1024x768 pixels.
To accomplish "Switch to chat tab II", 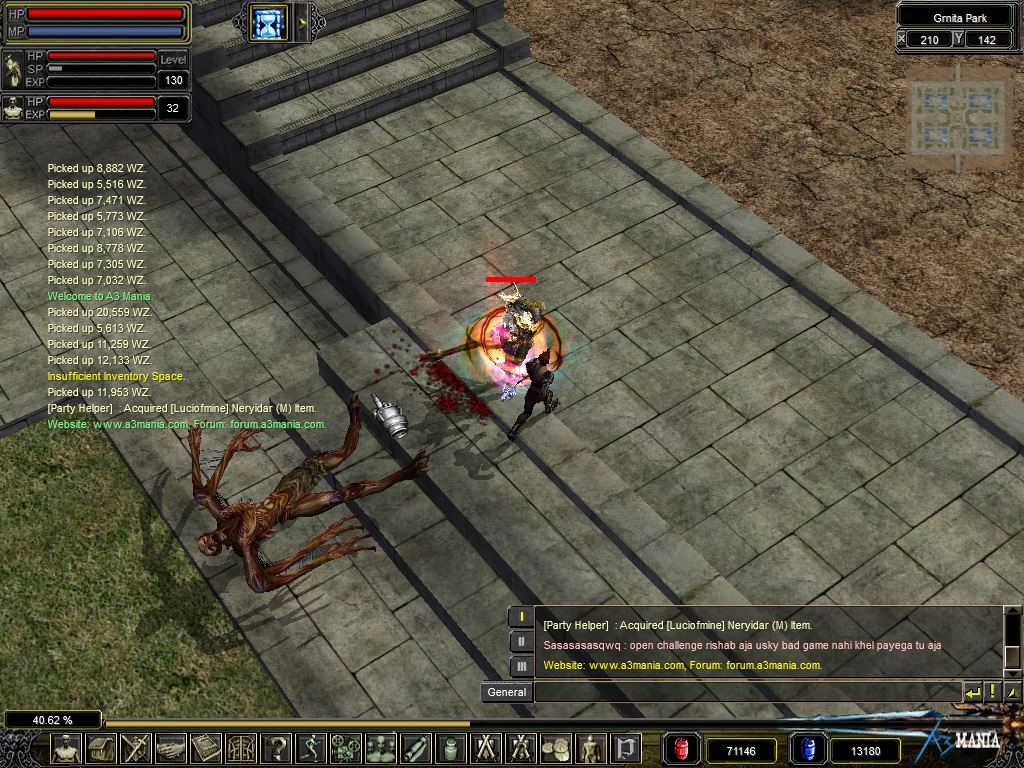I will click(521, 642).
